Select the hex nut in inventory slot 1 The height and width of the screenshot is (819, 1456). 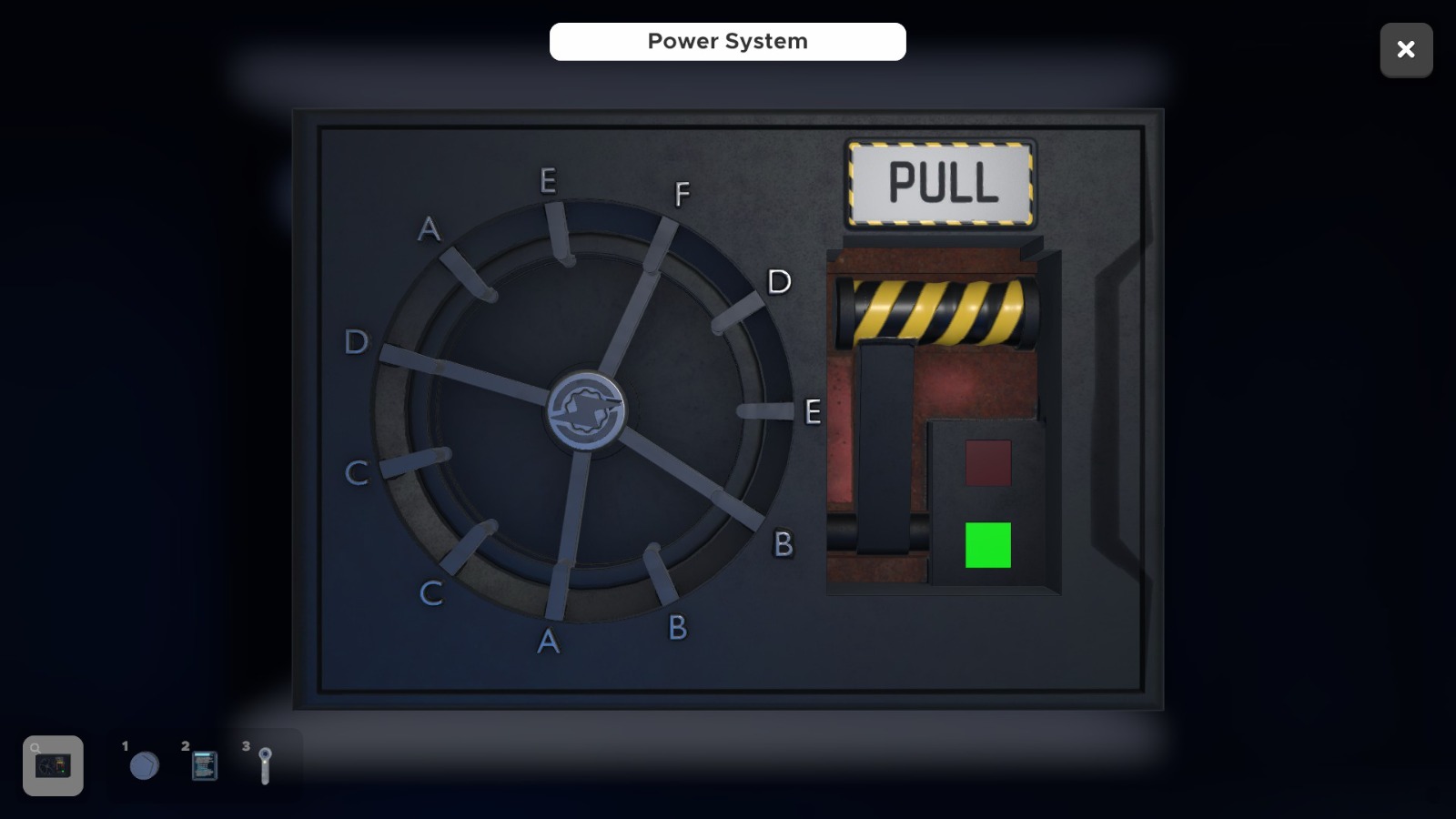(143, 765)
